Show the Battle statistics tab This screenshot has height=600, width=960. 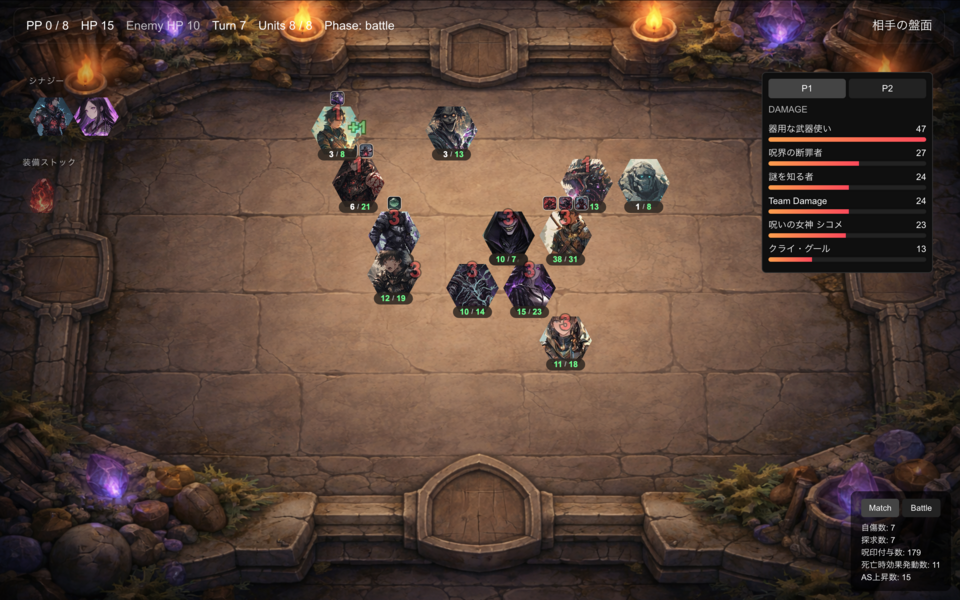tap(920, 508)
